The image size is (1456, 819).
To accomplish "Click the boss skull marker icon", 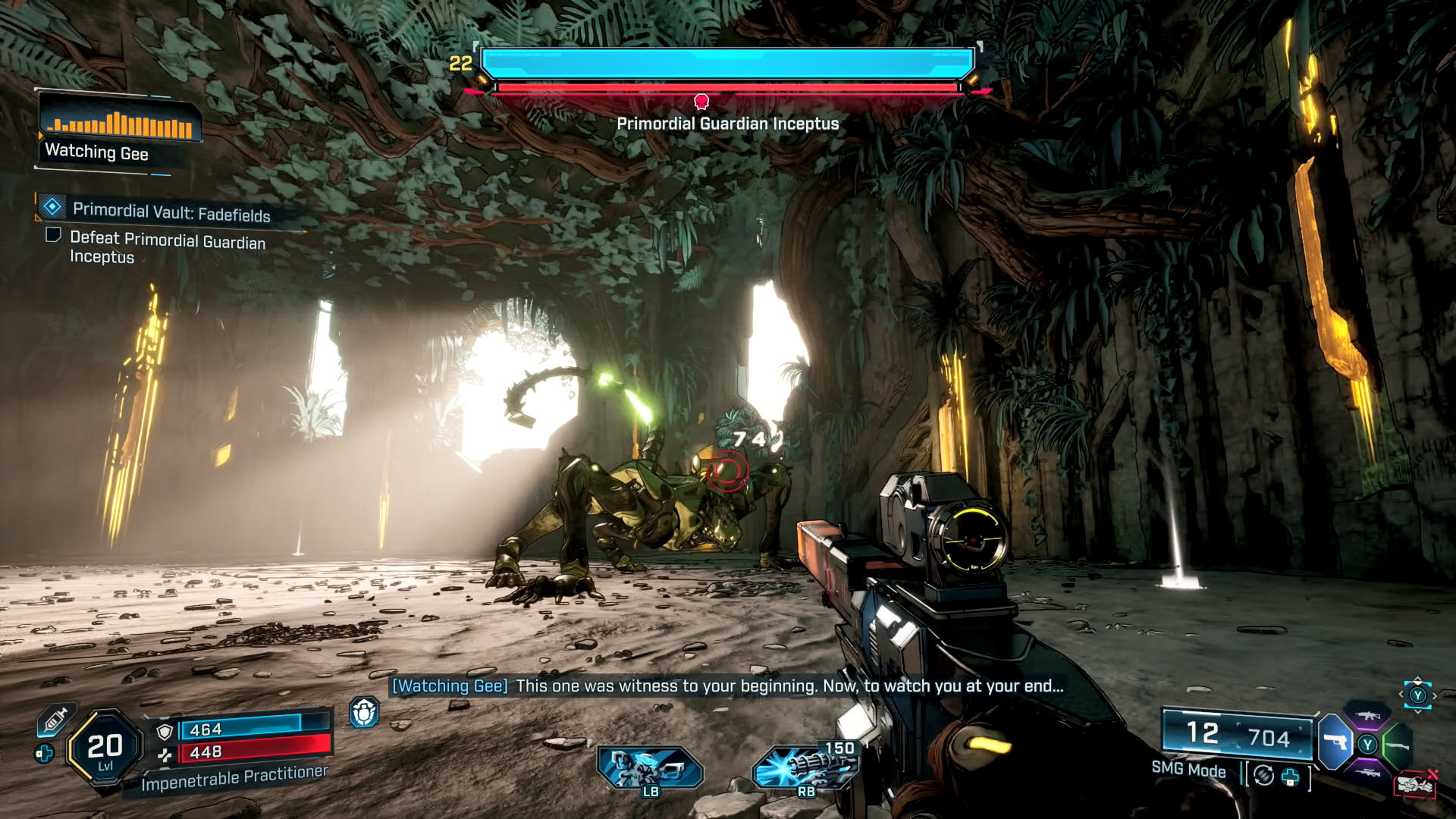I will click(x=701, y=101).
